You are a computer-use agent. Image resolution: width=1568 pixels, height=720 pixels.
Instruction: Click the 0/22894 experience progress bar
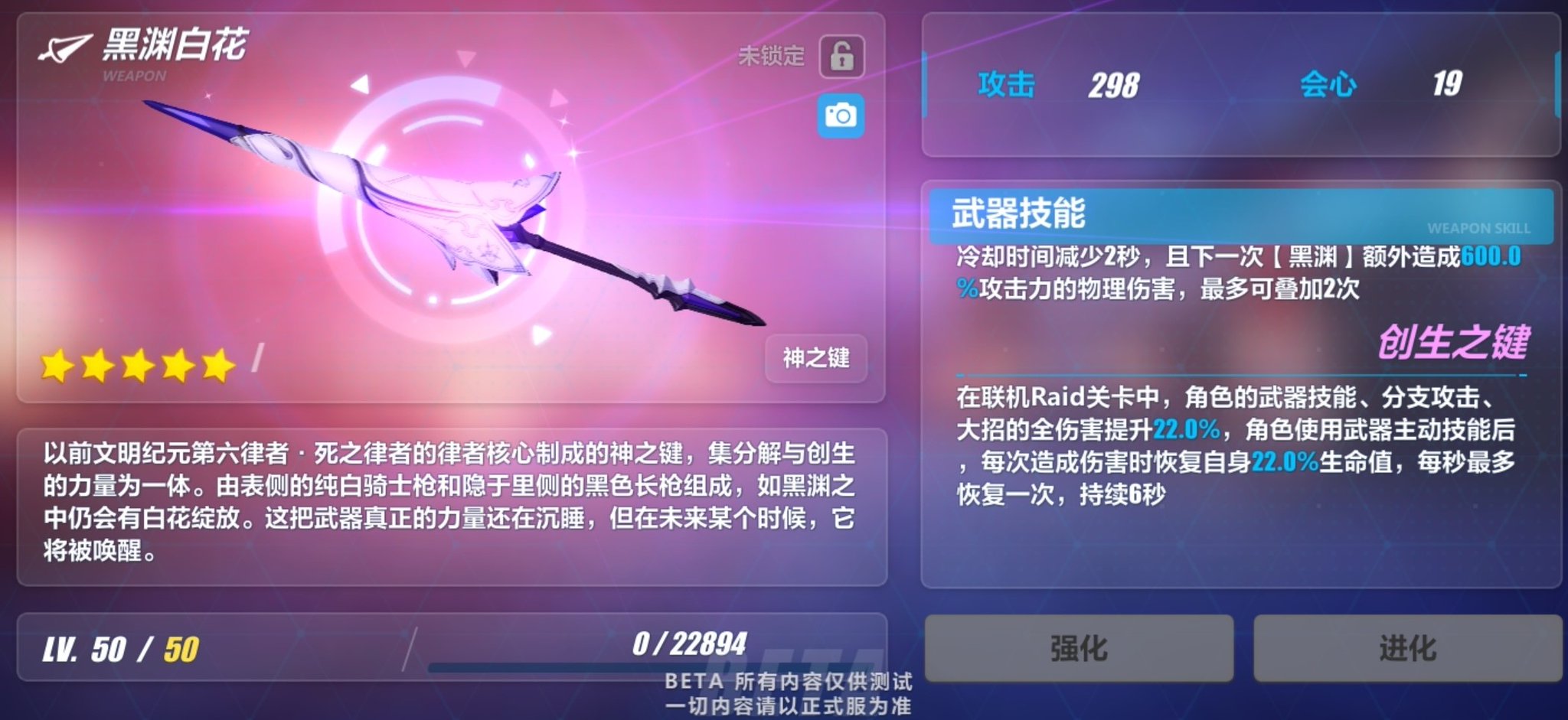point(689,647)
